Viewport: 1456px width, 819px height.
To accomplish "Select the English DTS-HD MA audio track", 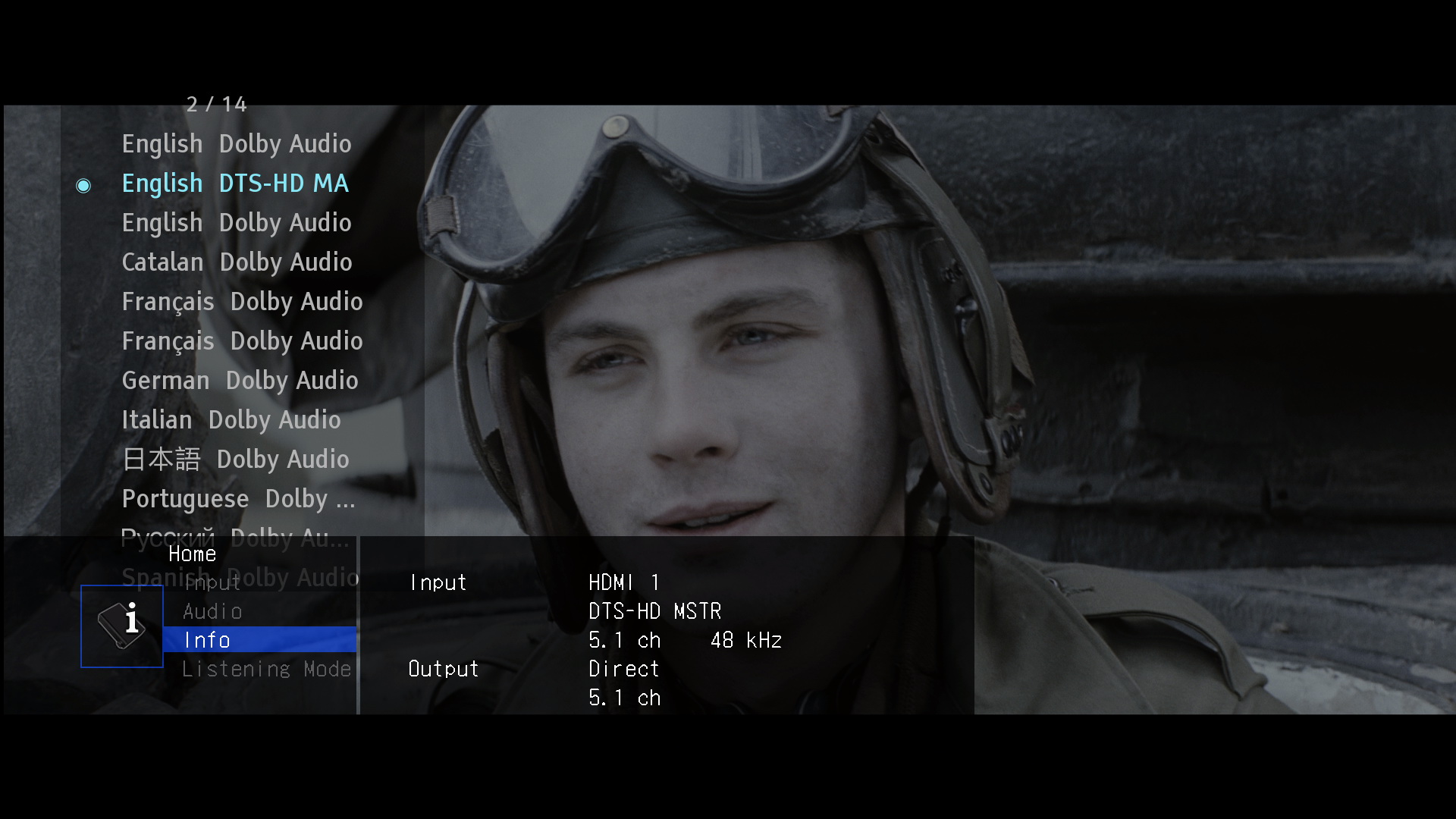I will click(235, 184).
